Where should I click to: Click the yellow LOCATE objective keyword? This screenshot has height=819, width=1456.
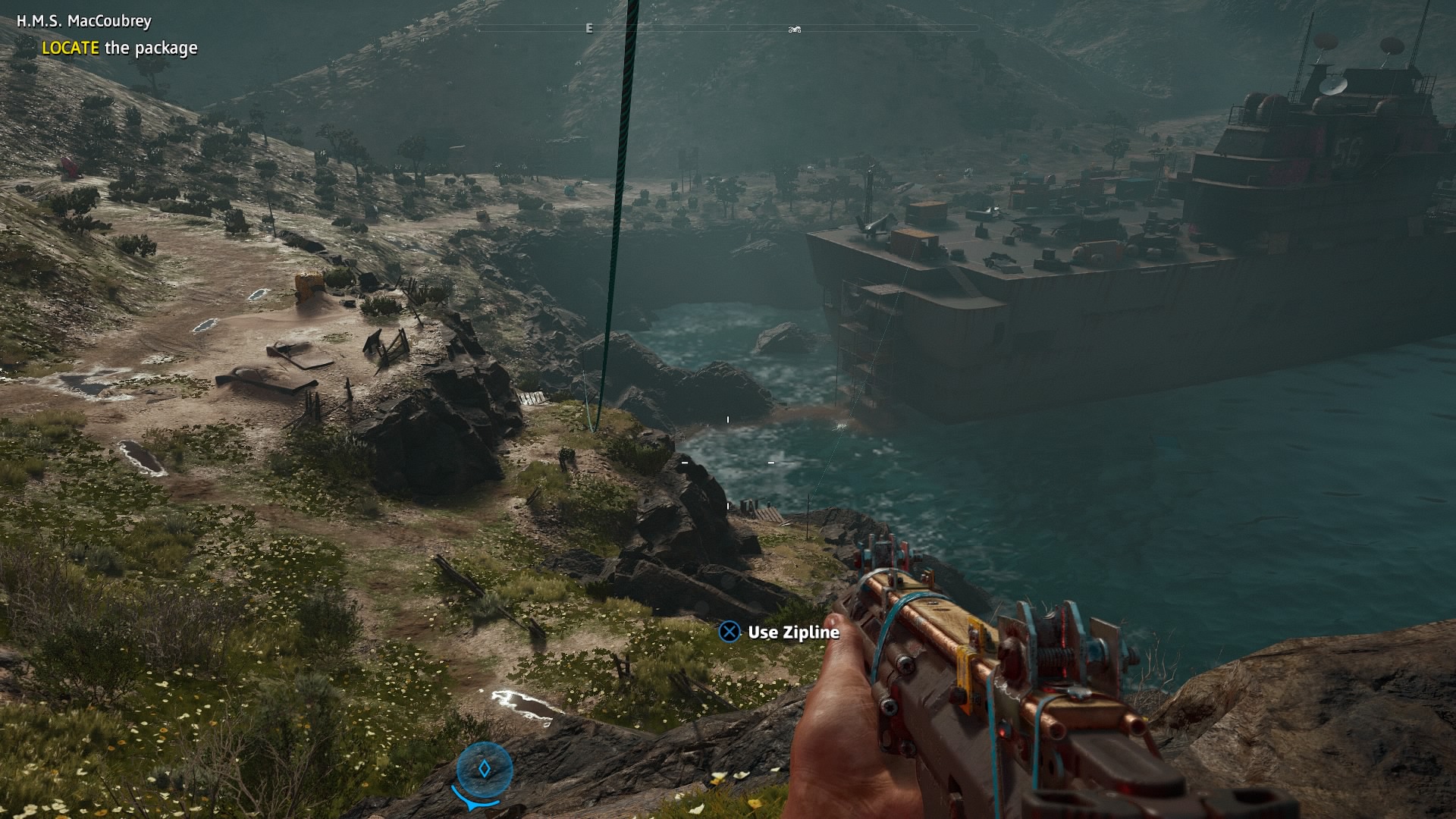pos(71,47)
